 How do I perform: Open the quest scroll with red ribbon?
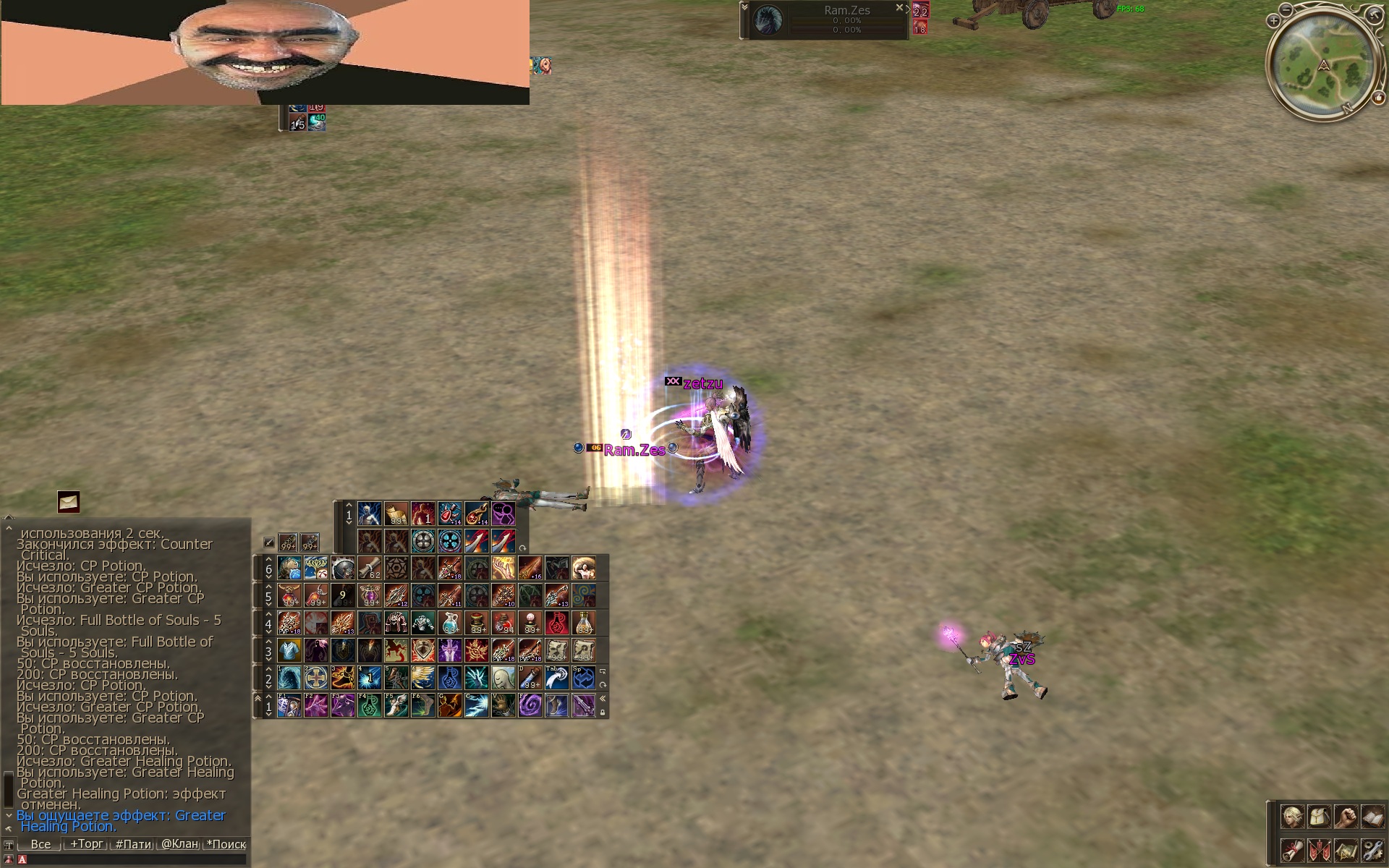(1292, 850)
